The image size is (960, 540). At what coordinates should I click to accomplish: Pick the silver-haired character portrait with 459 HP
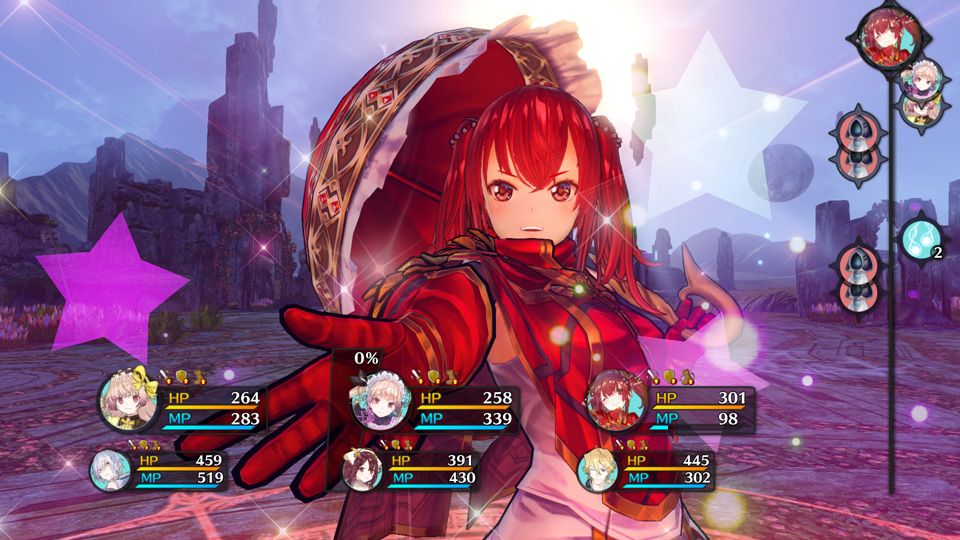110,470
